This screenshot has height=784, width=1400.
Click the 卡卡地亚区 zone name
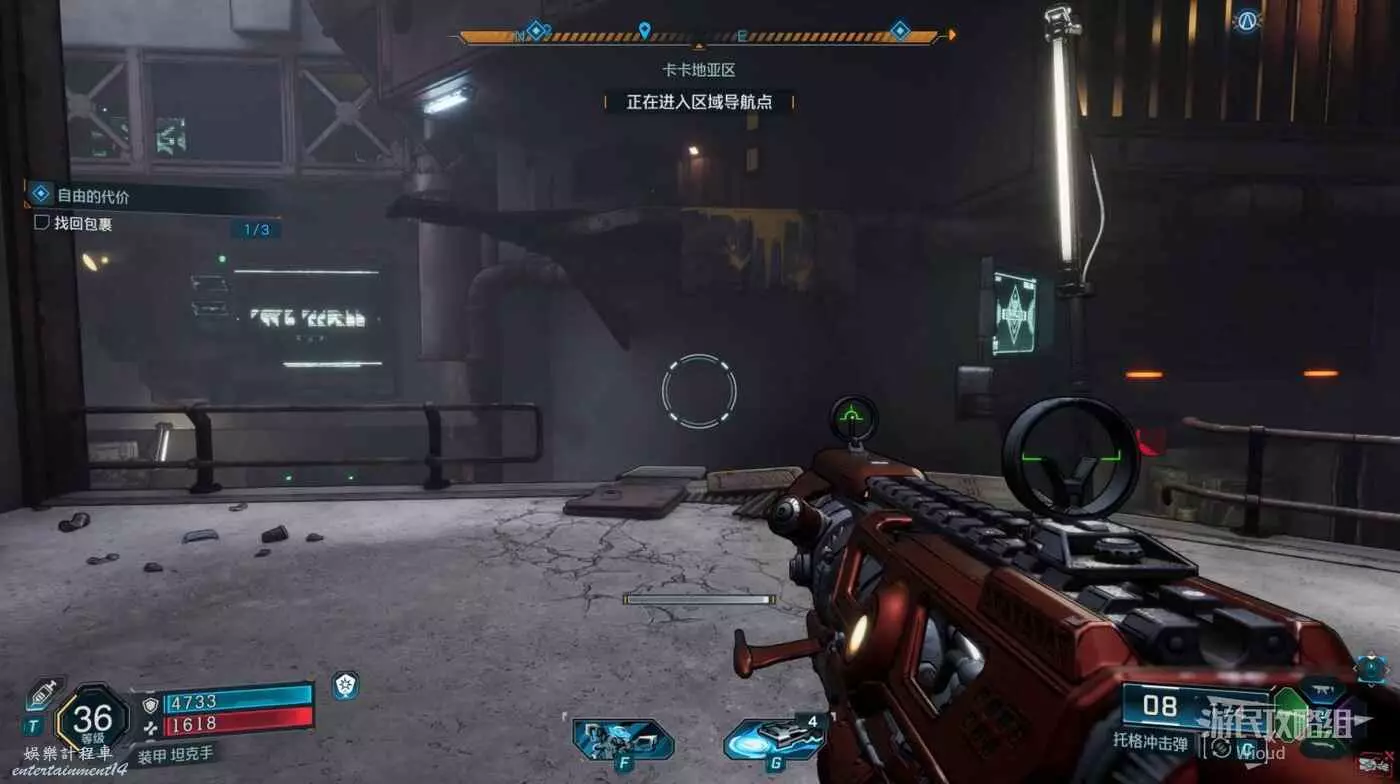(x=699, y=71)
